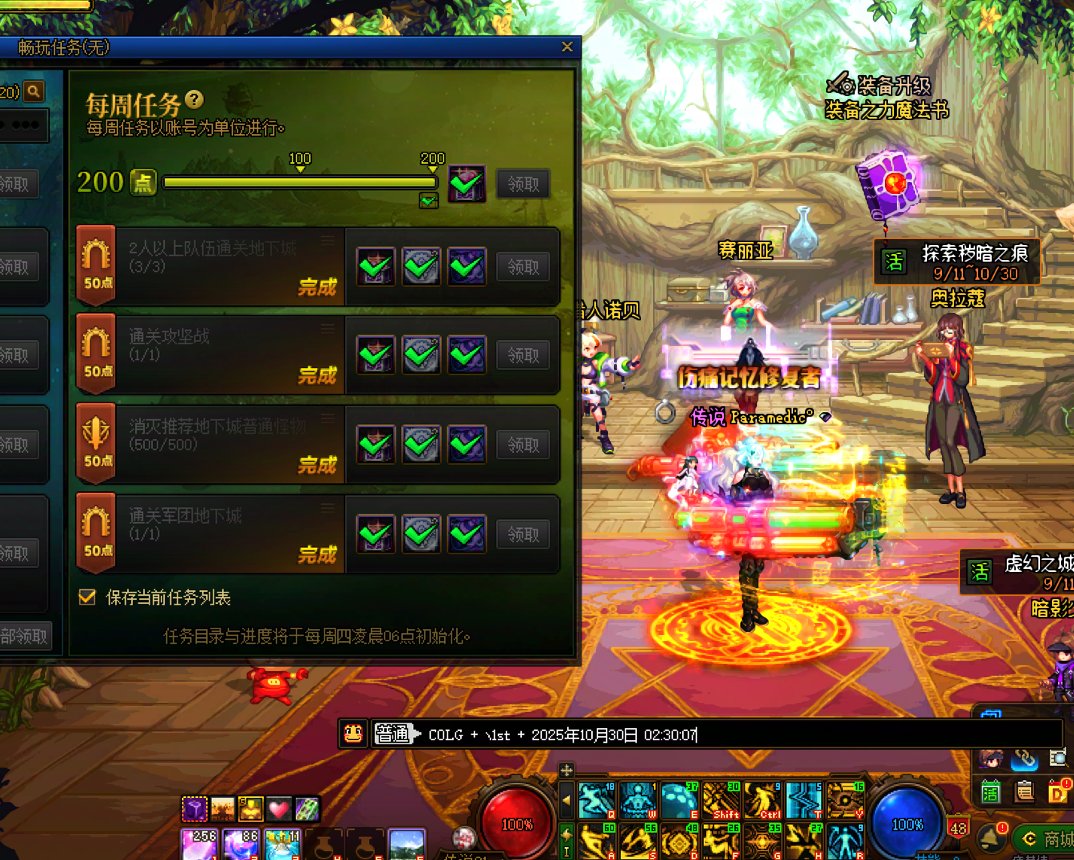Viewport: 1074px width, 860px height.
Task: Open the 每周任务 question mark help
Action: pos(195,100)
